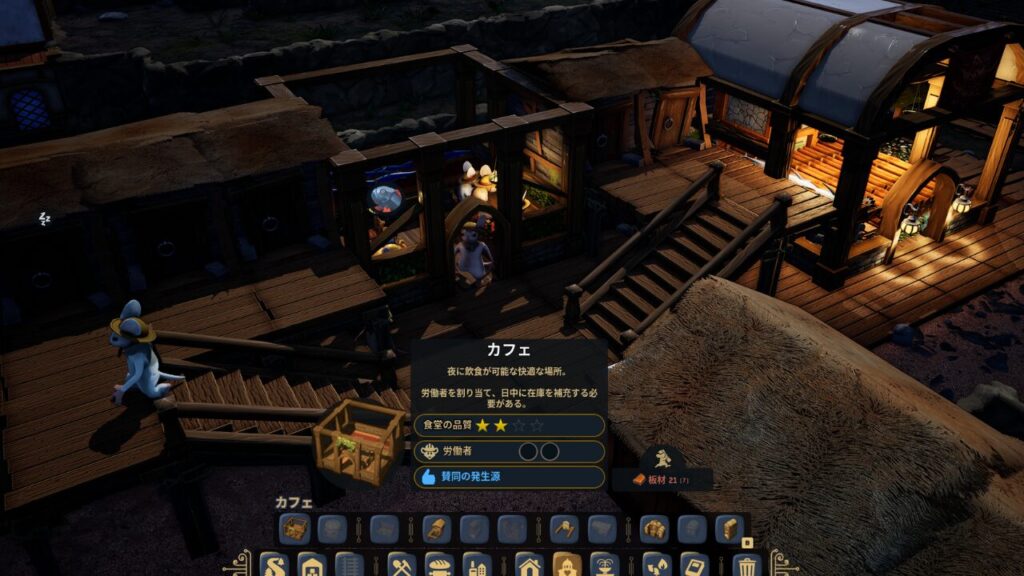Select the café building in the build row
The height and width of the screenshot is (576, 1024).
click(x=294, y=528)
